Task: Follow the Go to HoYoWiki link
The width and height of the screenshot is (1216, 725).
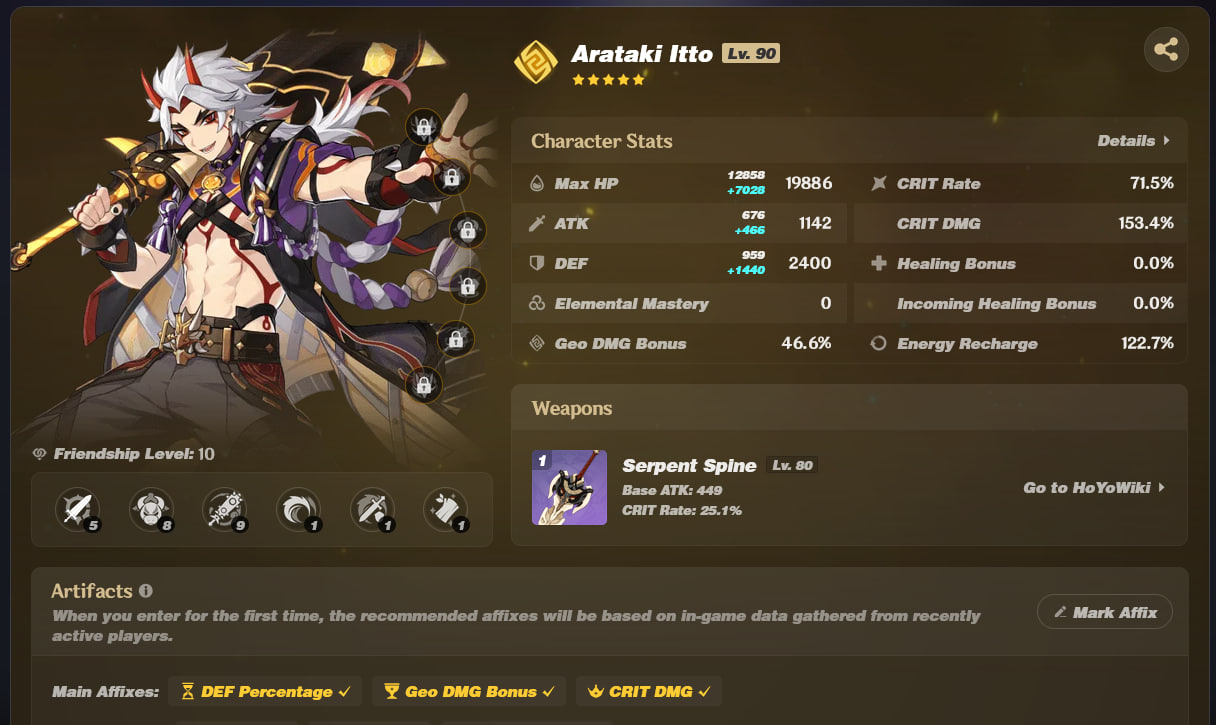Action: coord(1095,488)
